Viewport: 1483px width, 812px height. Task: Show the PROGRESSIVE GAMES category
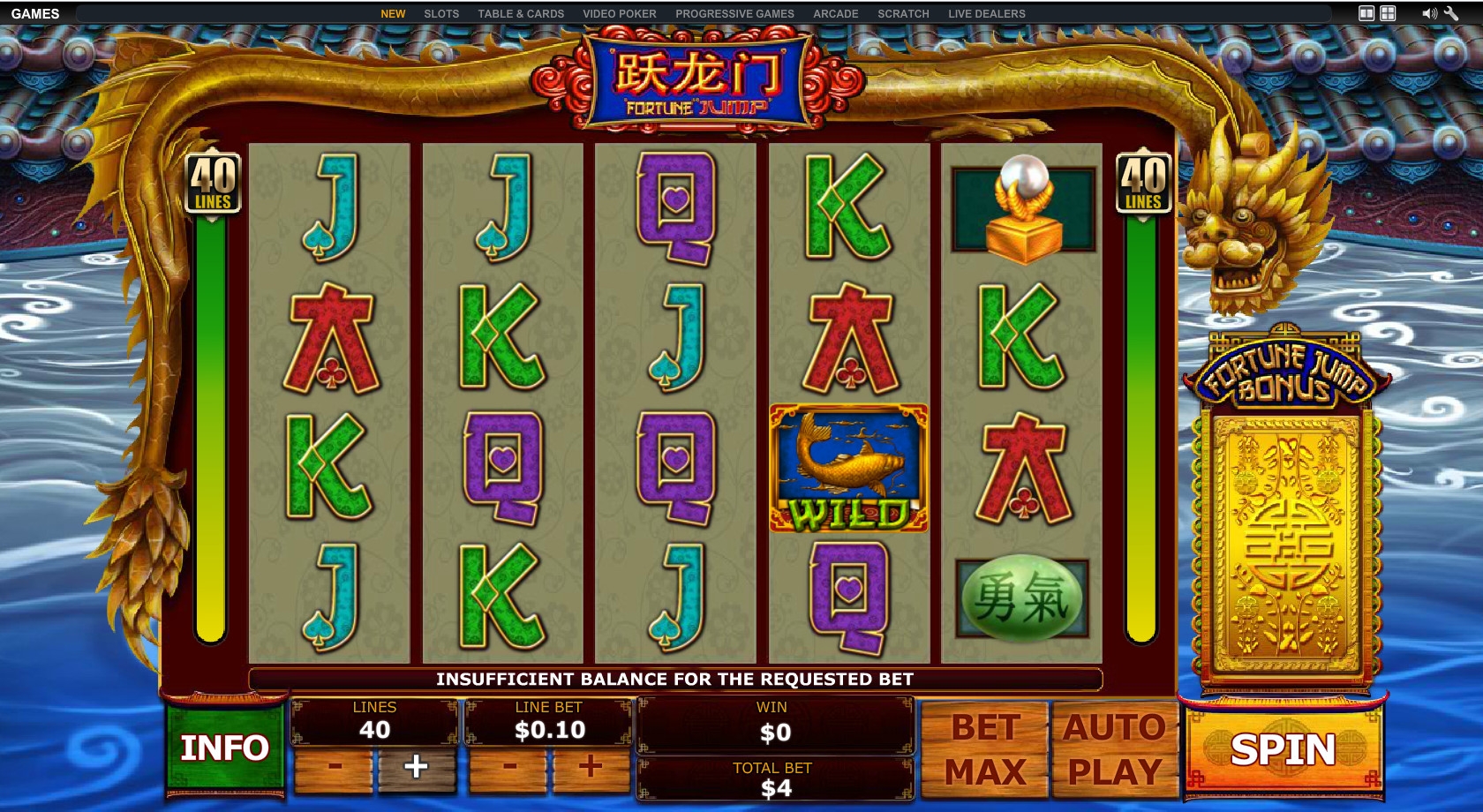click(x=734, y=14)
